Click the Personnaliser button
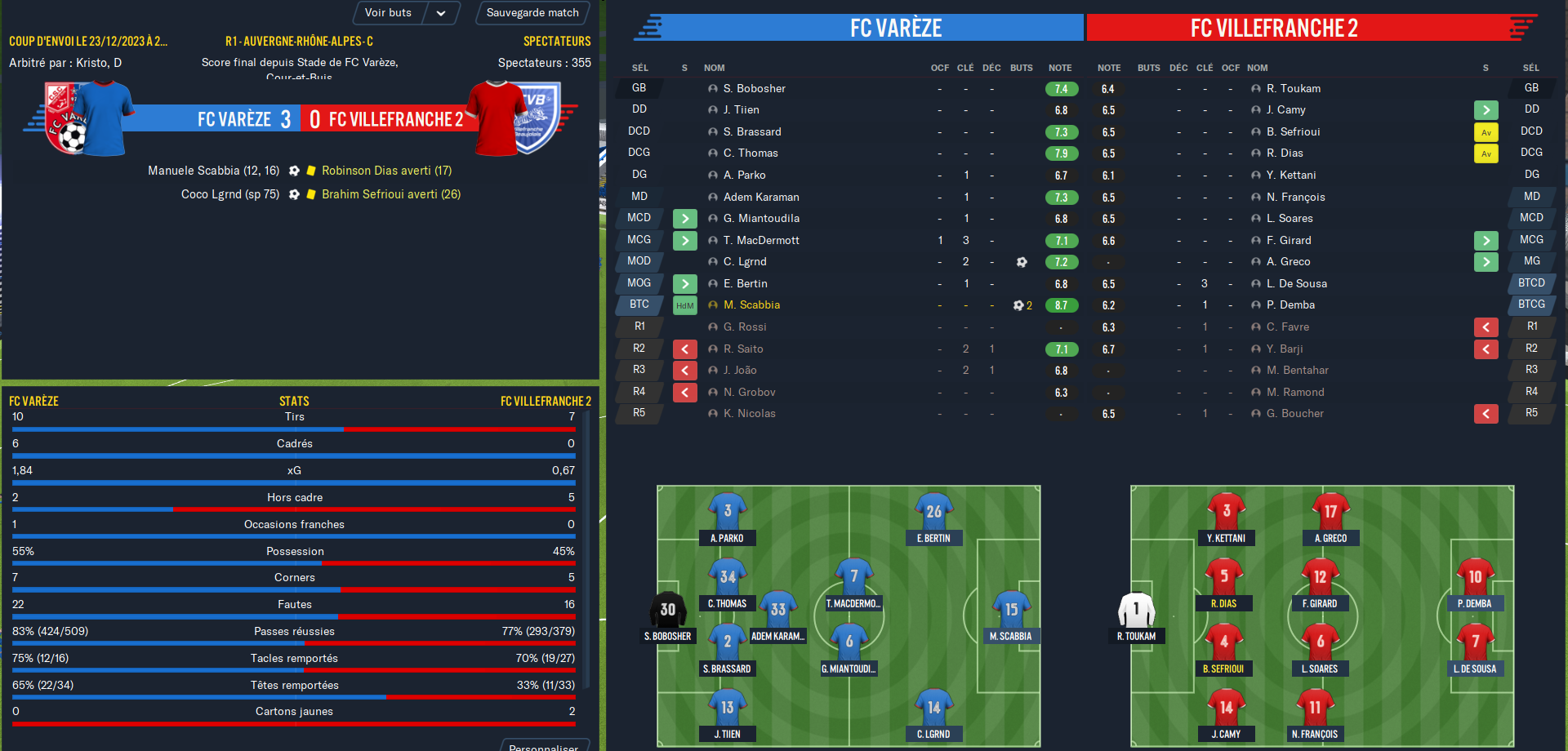The height and width of the screenshot is (751, 1568). 543,746
